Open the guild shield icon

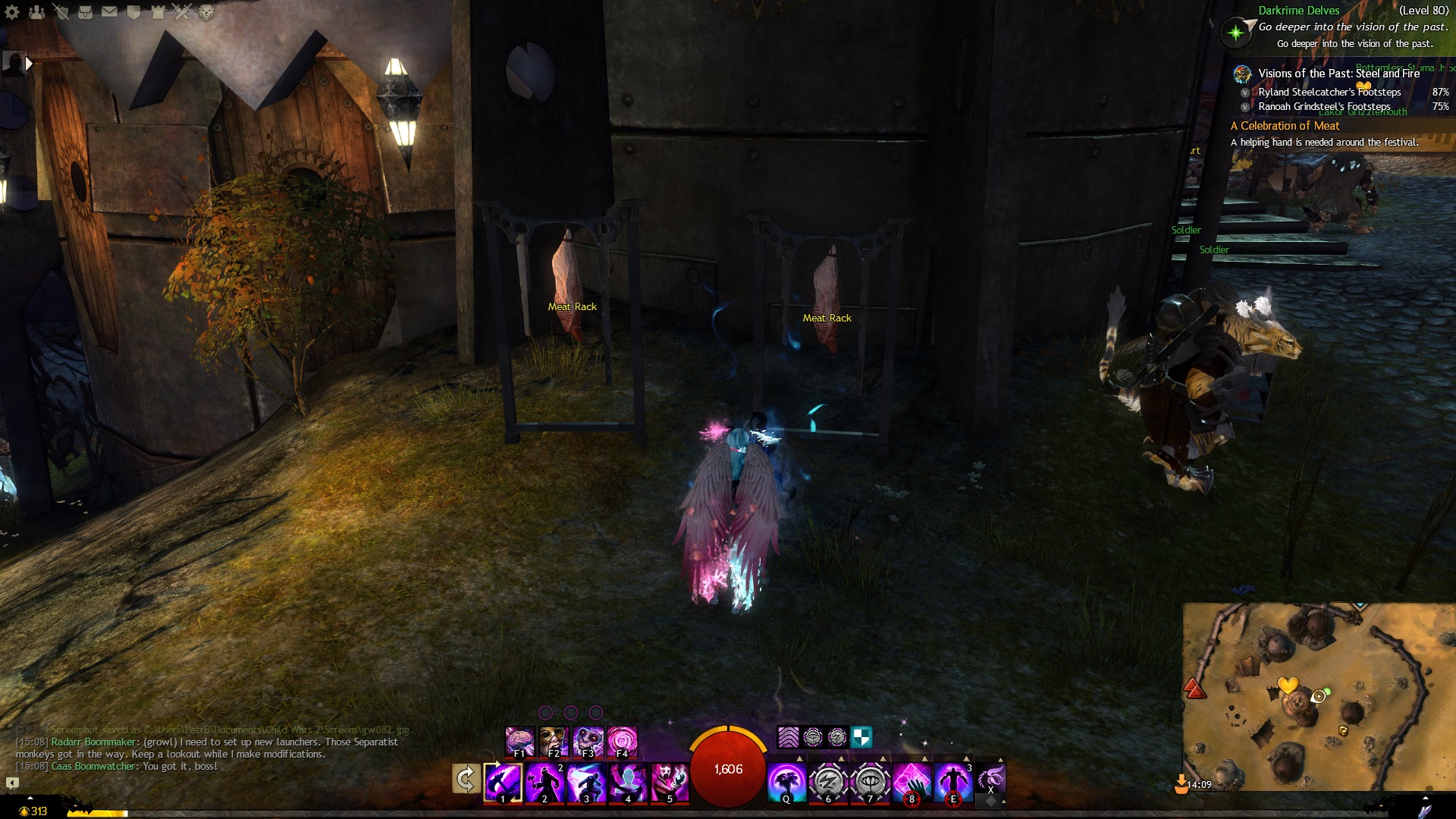pos(134,12)
